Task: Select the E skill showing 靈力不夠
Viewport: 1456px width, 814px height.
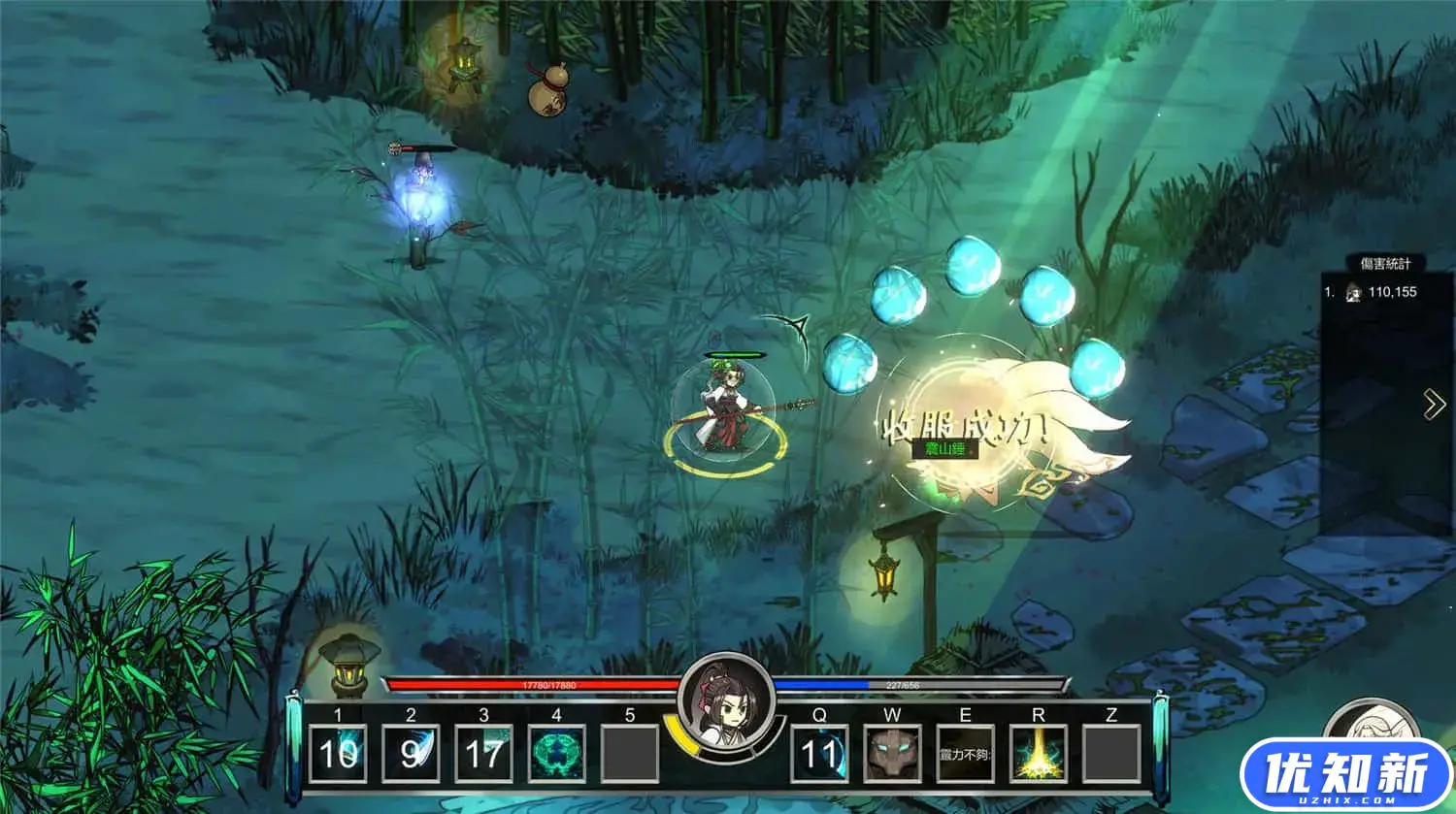Action: [965, 753]
